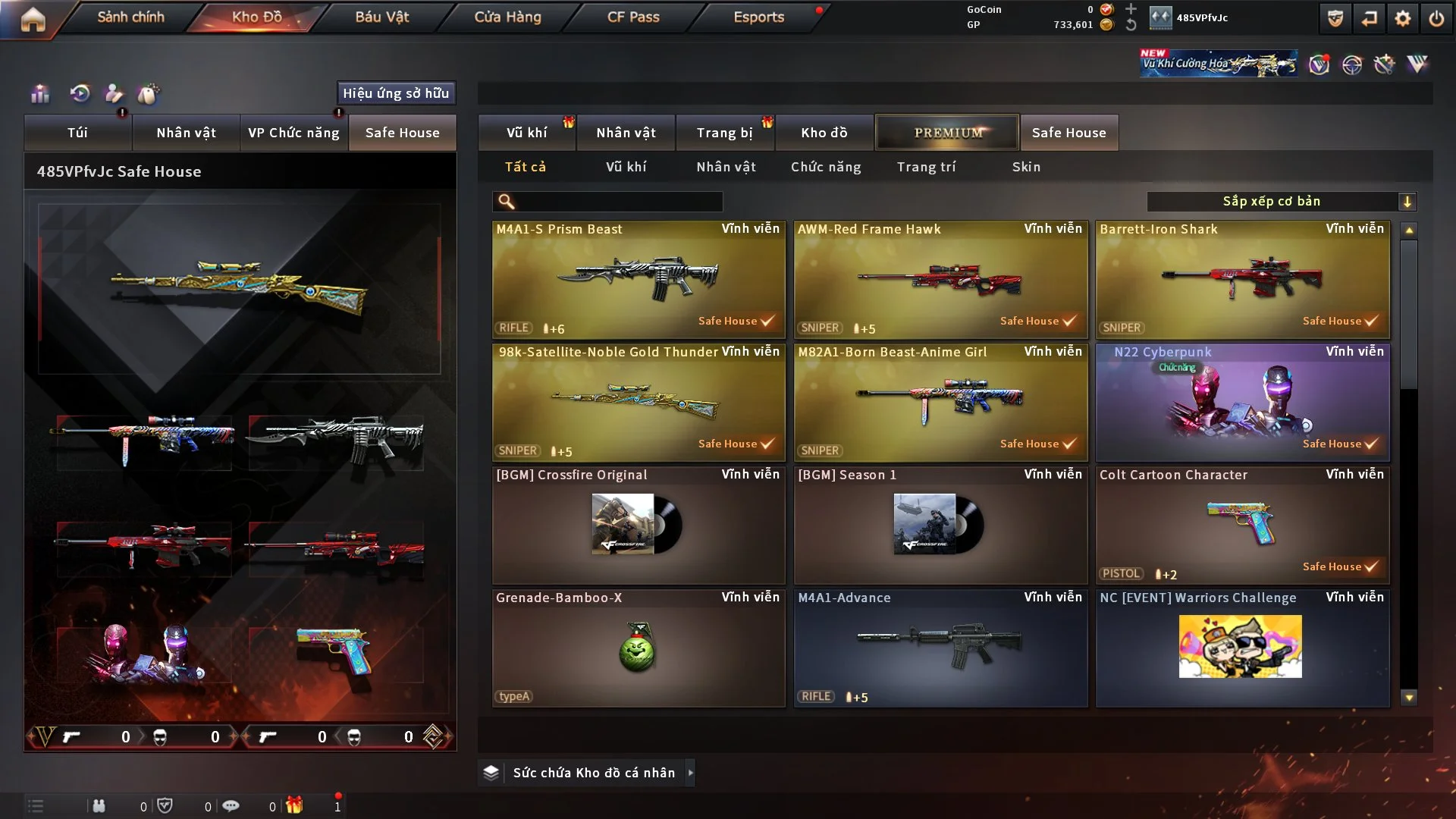This screenshot has width=1456, height=819.
Task: Toggle the Hiệu ứng sở hữu button
Action: 396,93
